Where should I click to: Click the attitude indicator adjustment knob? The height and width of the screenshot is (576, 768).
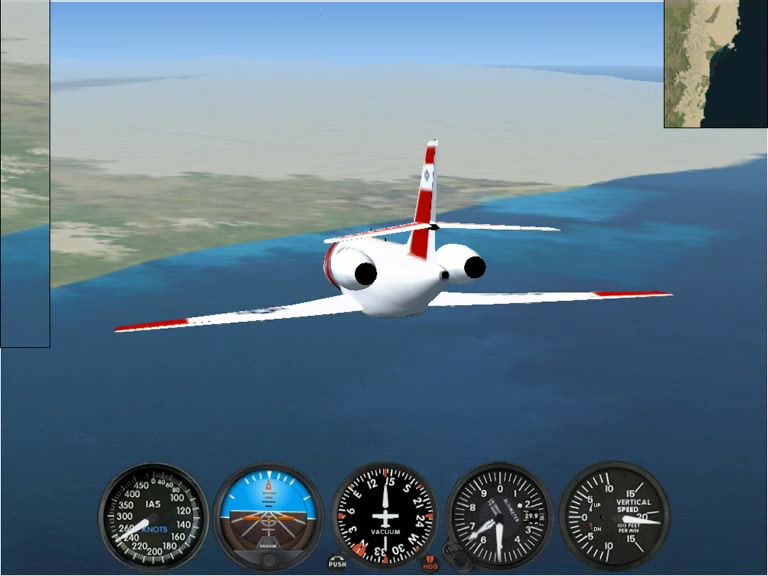point(268,558)
